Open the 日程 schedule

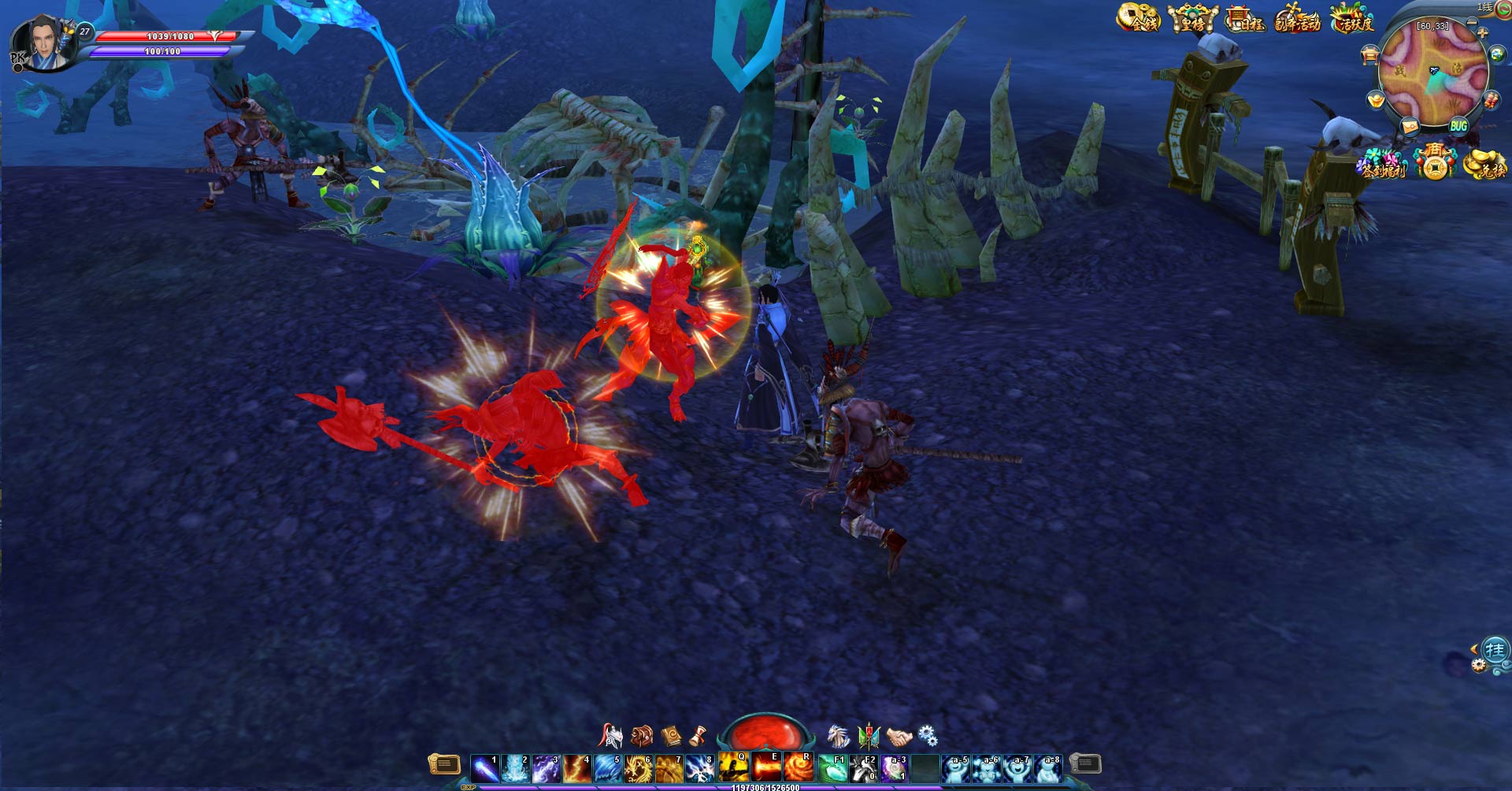click(1245, 18)
